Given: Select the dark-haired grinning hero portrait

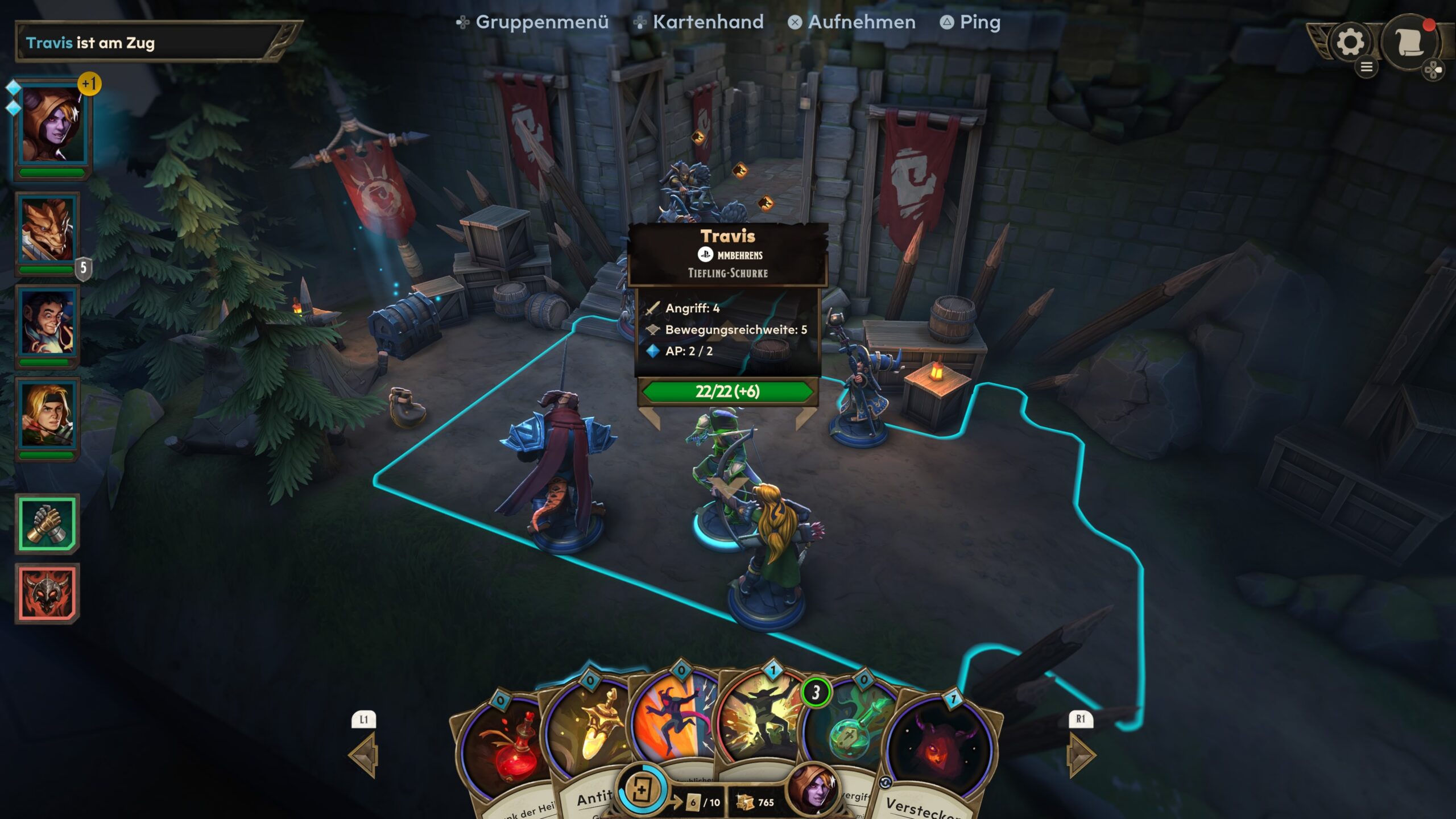Looking at the screenshot, I should pyautogui.click(x=48, y=323).
